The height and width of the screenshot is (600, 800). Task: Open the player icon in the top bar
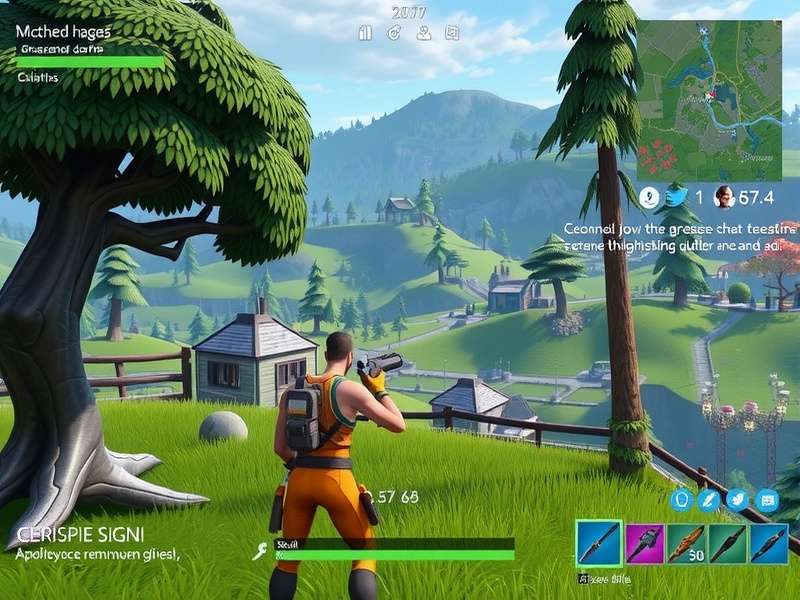click(x=423, y=33)
